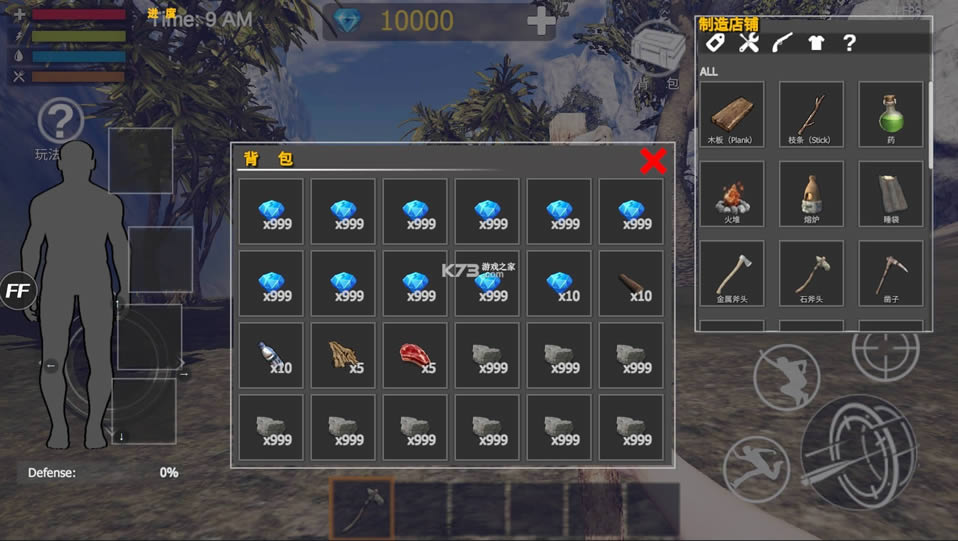Screen dimensions: 958x541
Task: Switch to the clothing shirt tab
Action: point(816,43)
